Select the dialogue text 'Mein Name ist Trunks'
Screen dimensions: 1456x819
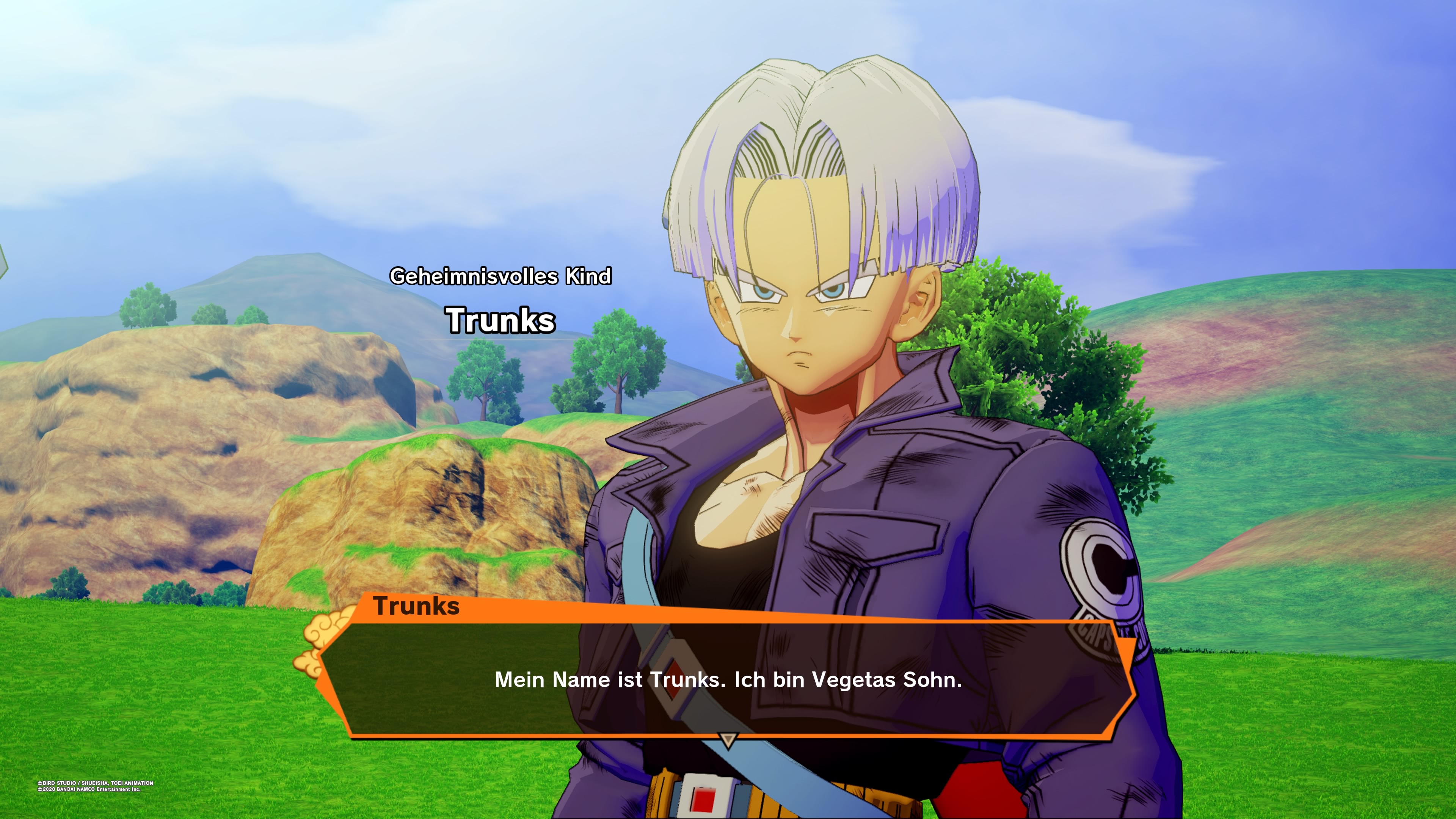pos(729,681)
